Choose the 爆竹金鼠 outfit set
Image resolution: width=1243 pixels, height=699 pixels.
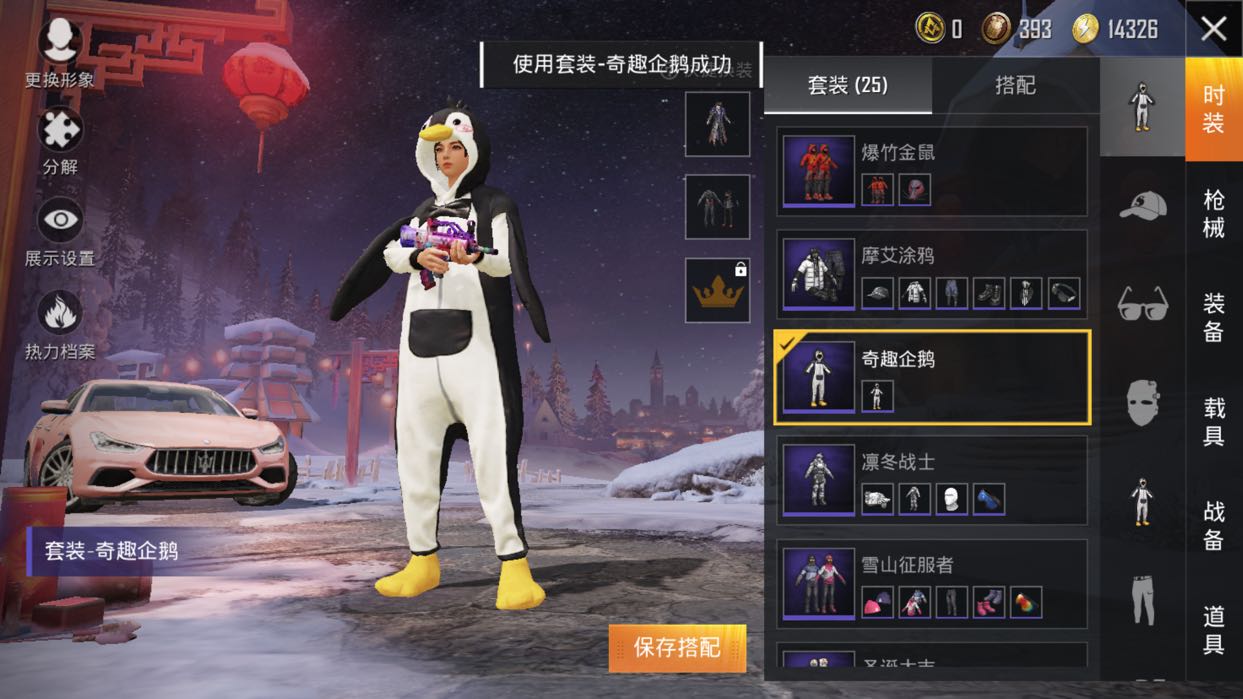pos(931,171)
